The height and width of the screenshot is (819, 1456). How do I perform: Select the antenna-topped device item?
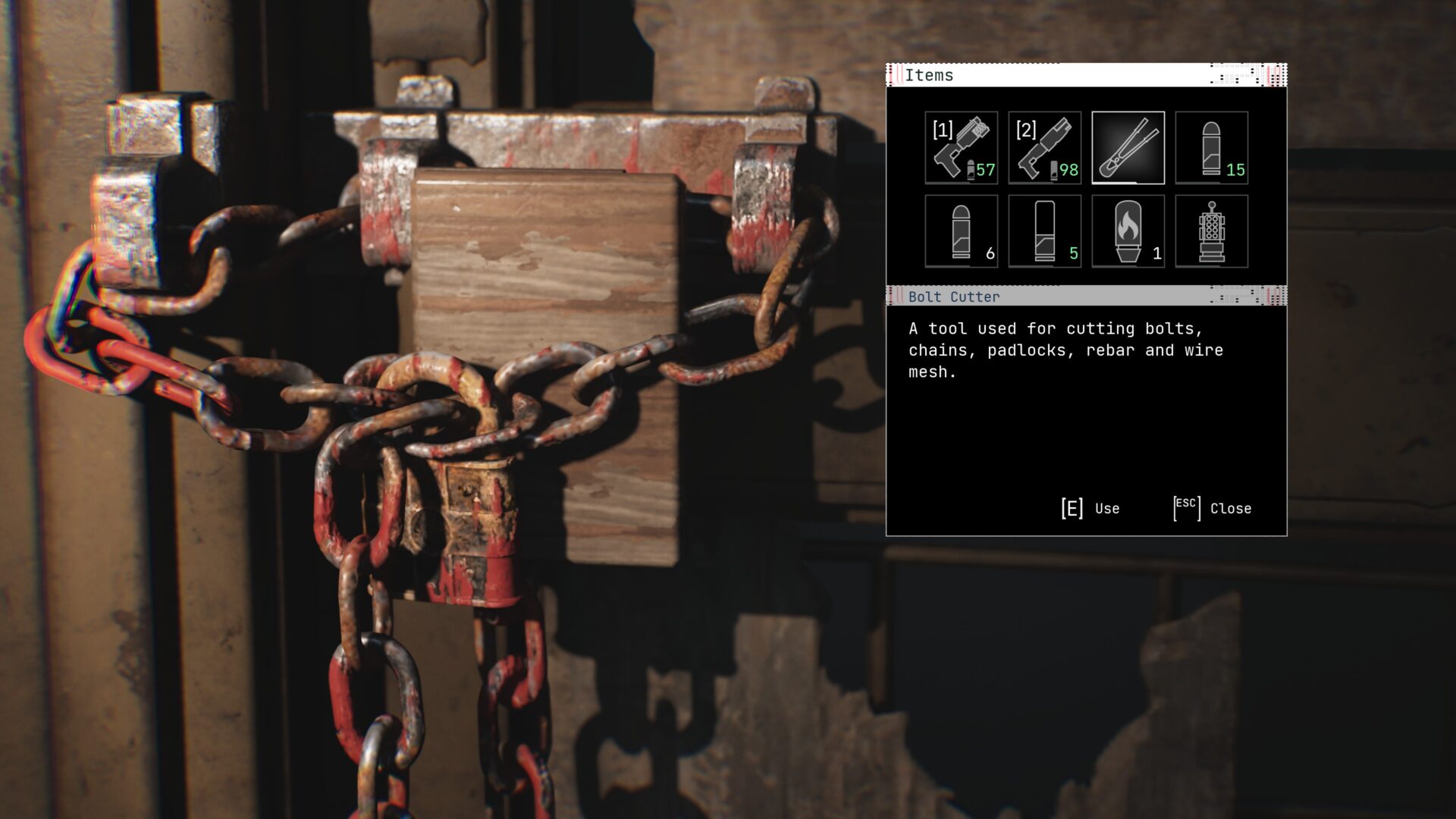(1211, 231)
